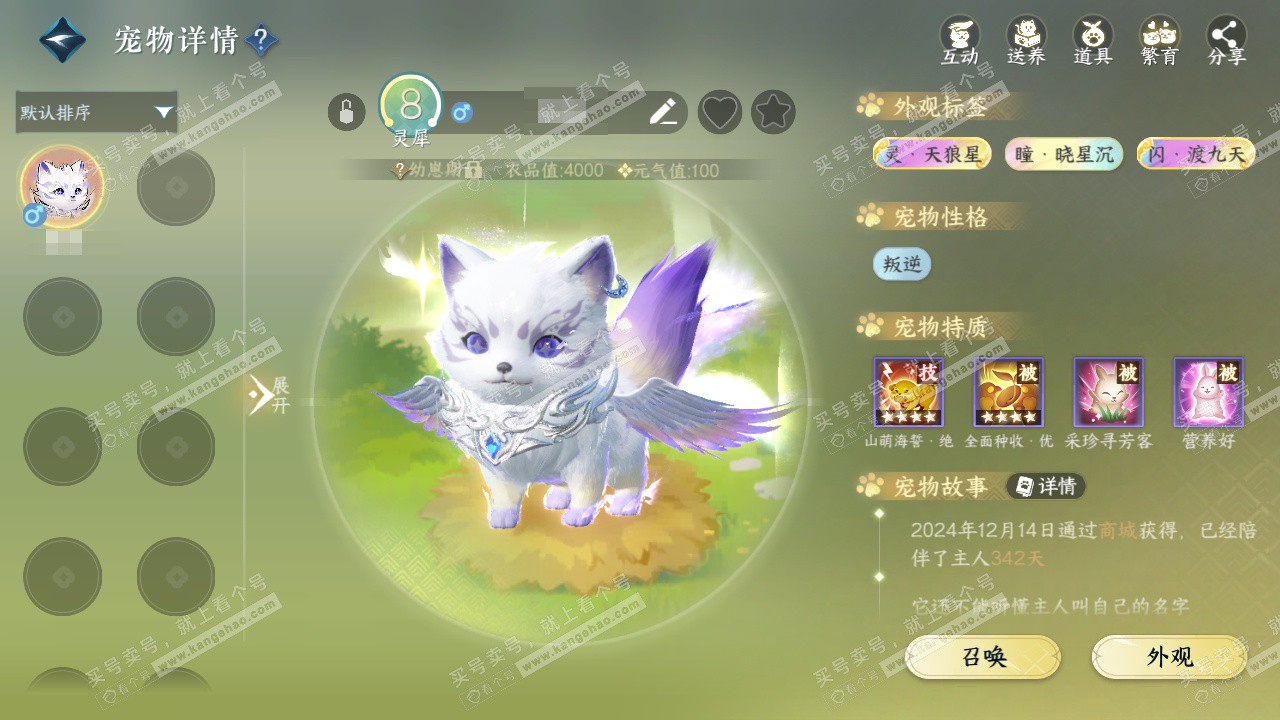Viewport: 1280px width, 720px height.
Task: Inspect the 全面种收·优 trait icon
Action: pos(1008,392)
